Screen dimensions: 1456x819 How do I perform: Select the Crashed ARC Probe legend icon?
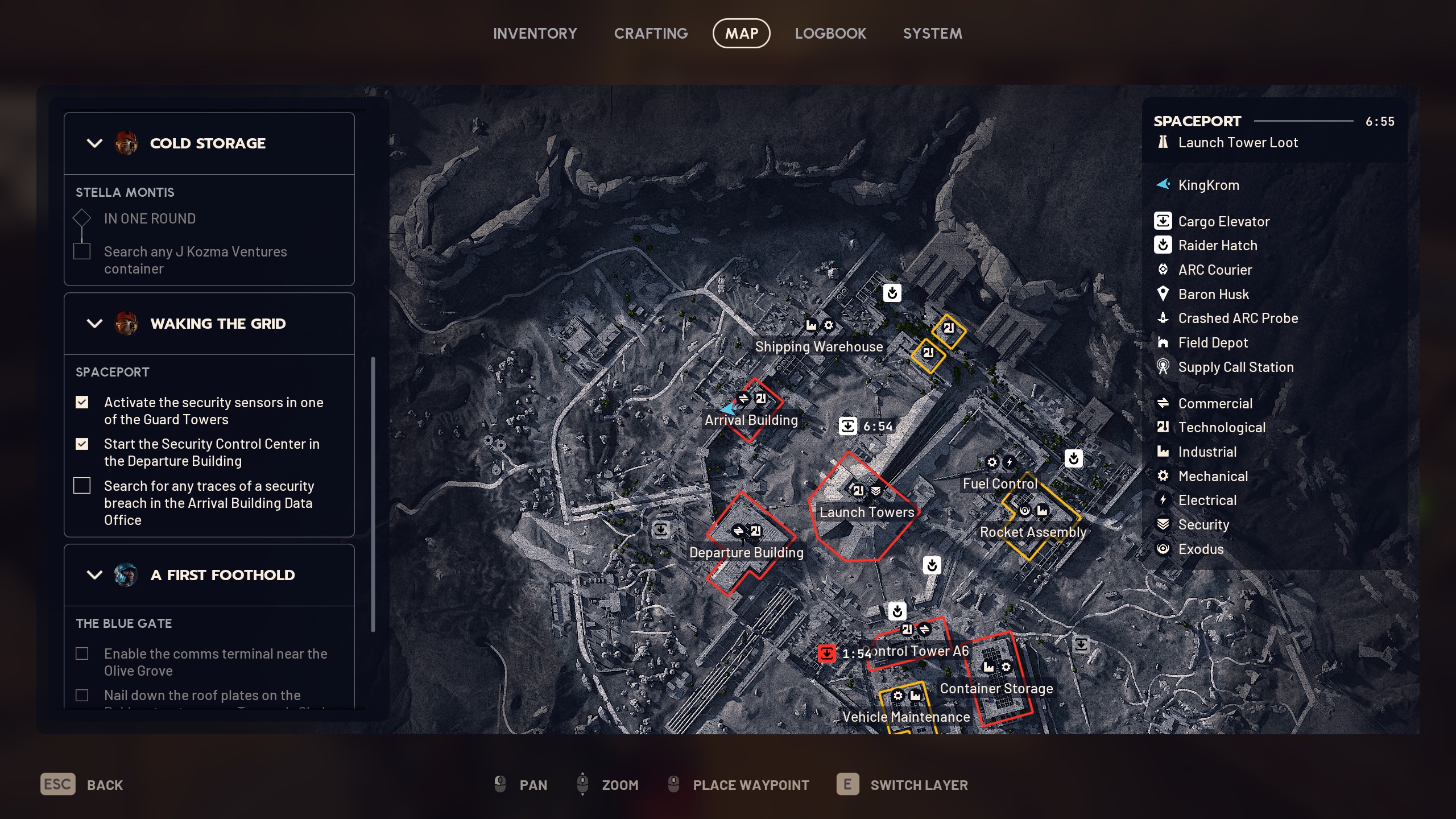pos(1163,318)
